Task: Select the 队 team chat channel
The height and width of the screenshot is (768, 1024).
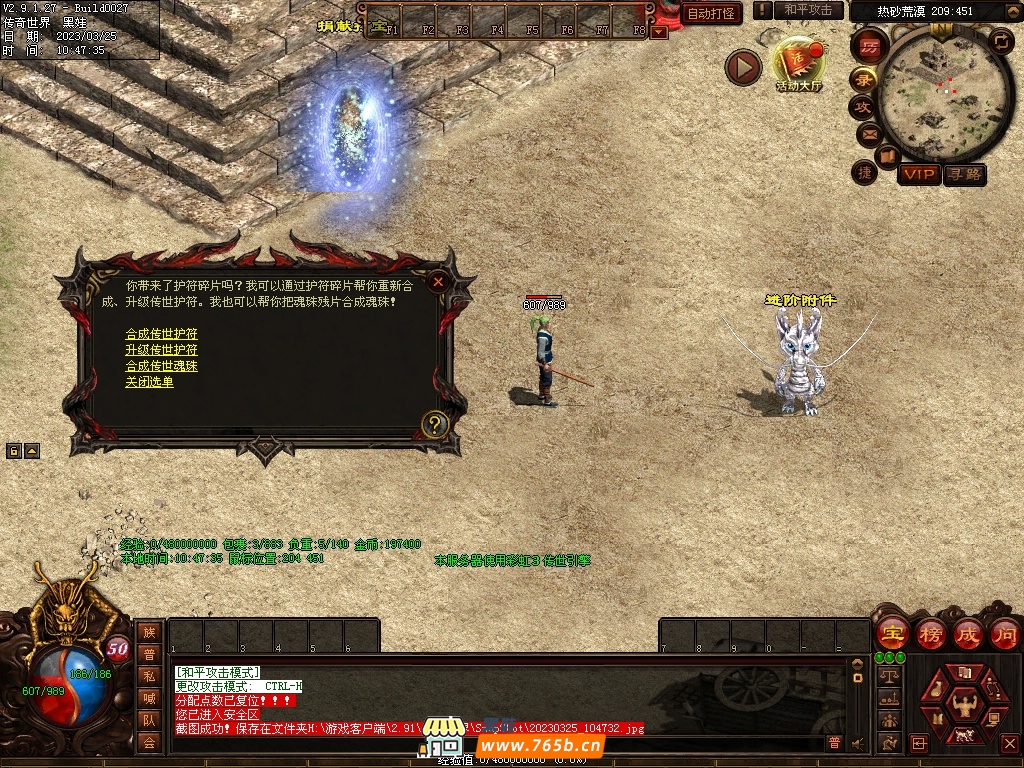Action: (x=149, y=720)
